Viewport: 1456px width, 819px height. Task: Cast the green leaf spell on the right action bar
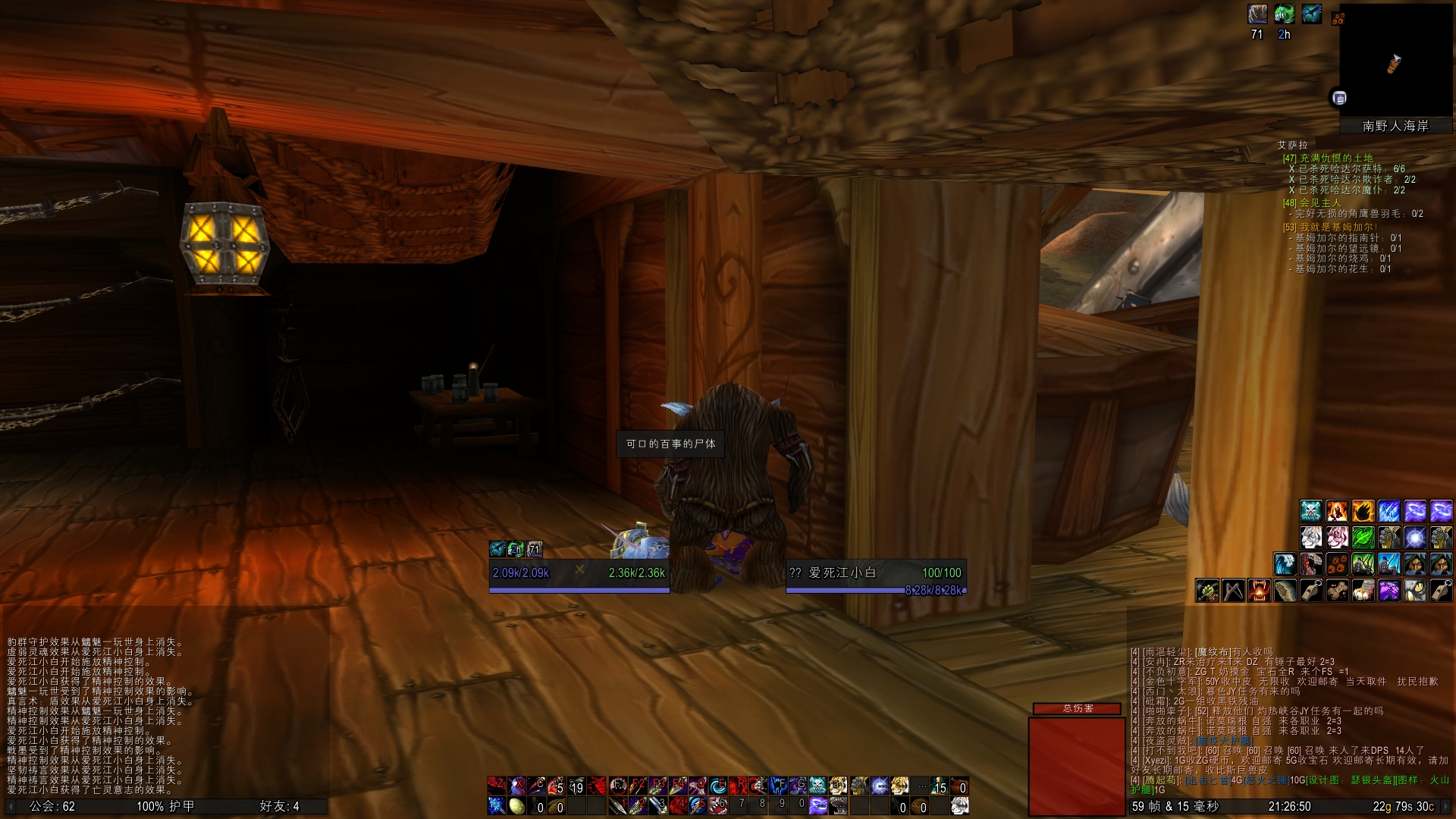pyautogui.click(x=1363, y=536)
